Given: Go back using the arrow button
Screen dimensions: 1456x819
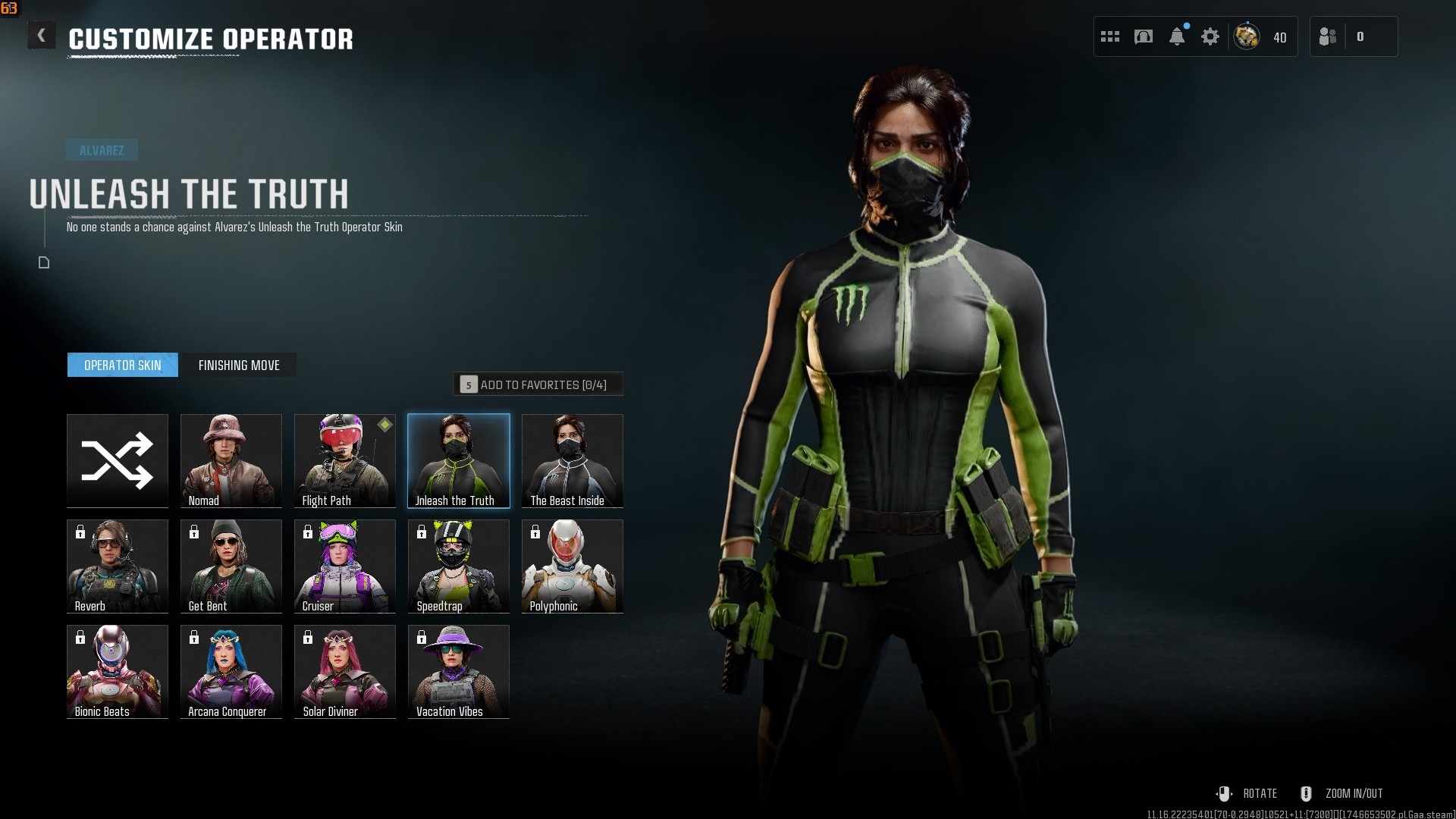Looking at the screenshot, I should (x=42, y=36).
